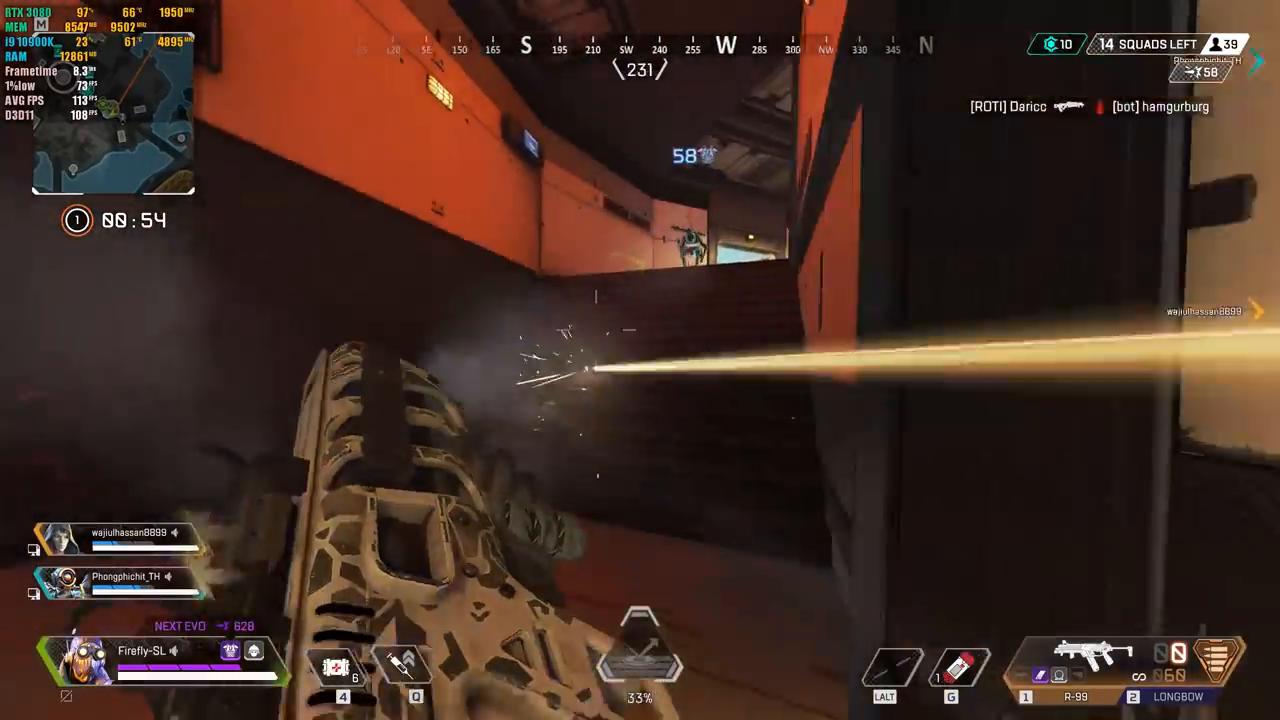Click the squads left counter
This screenshot has height=720, width=1280.
1148,45
